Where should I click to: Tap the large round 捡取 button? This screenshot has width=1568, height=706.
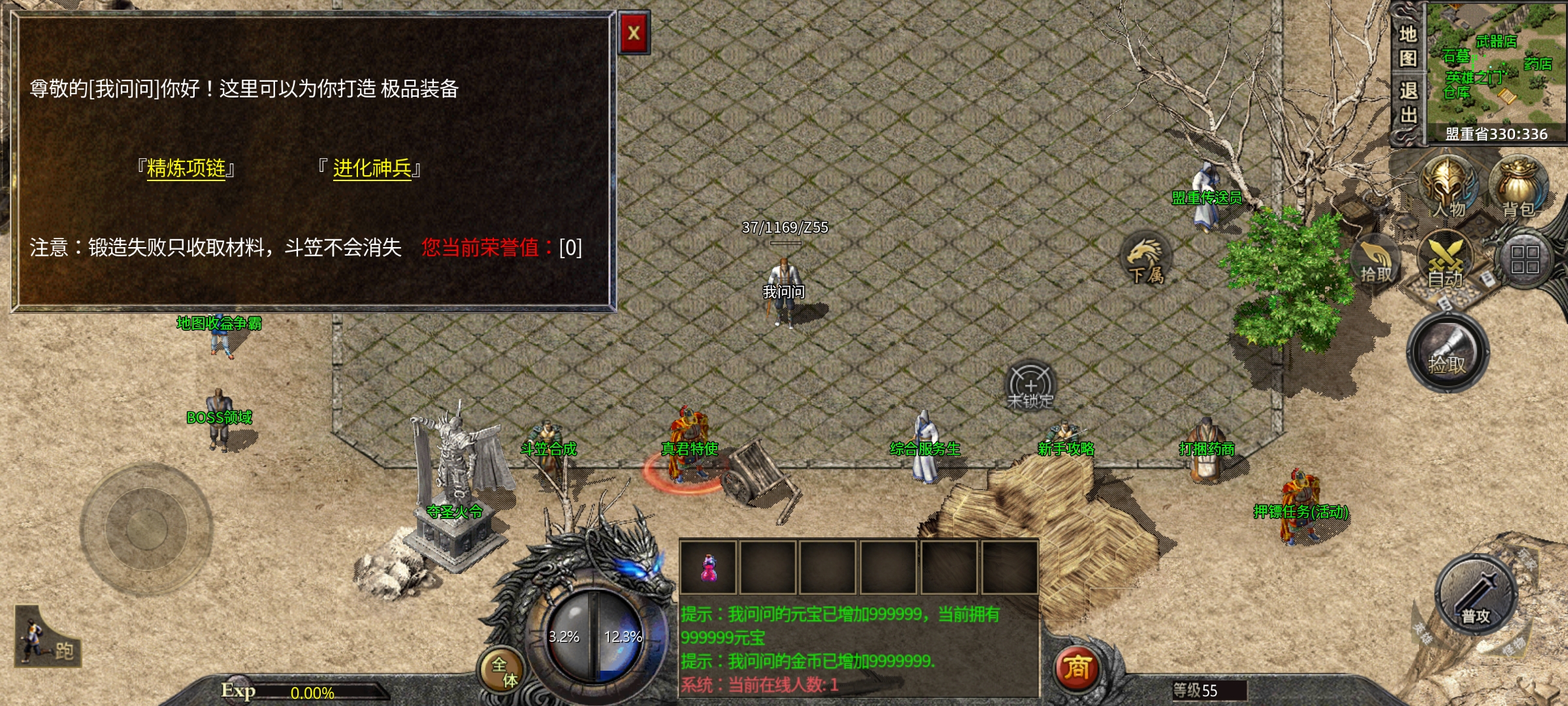1447,353
